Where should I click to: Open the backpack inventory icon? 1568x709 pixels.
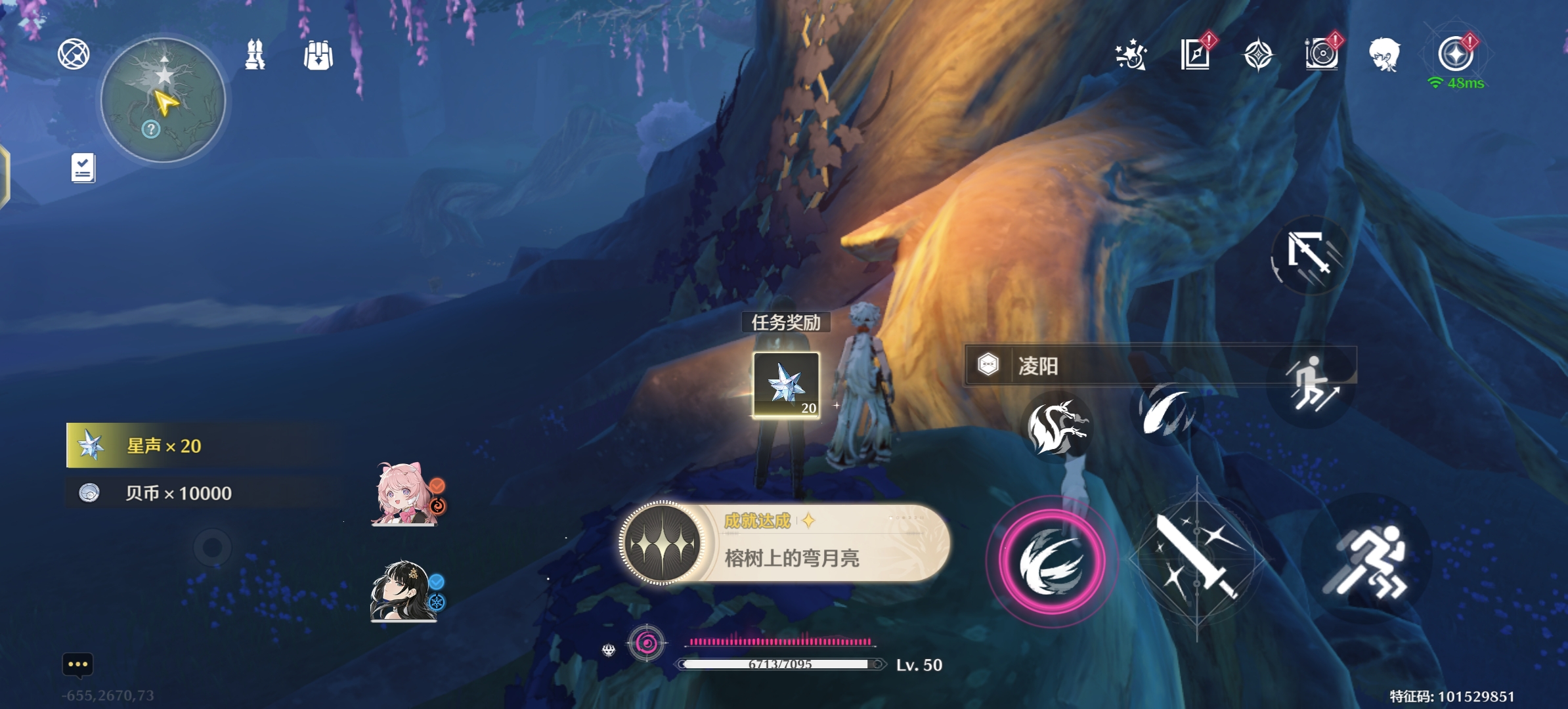pyautogui.click(x=318, y=55)
